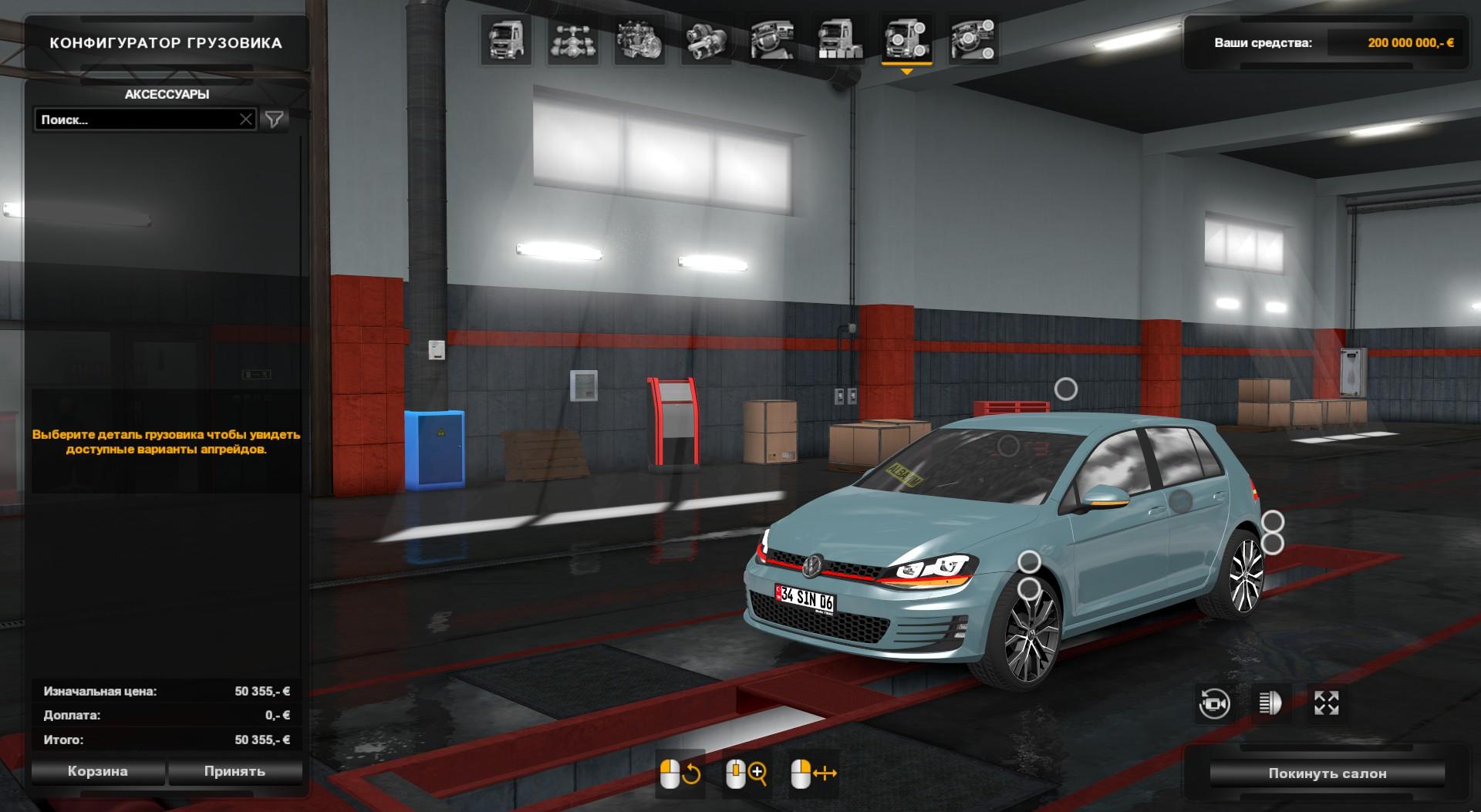Open the interior accessories tab
This screenshot has width=1481, height=812.
pos(973,40)
